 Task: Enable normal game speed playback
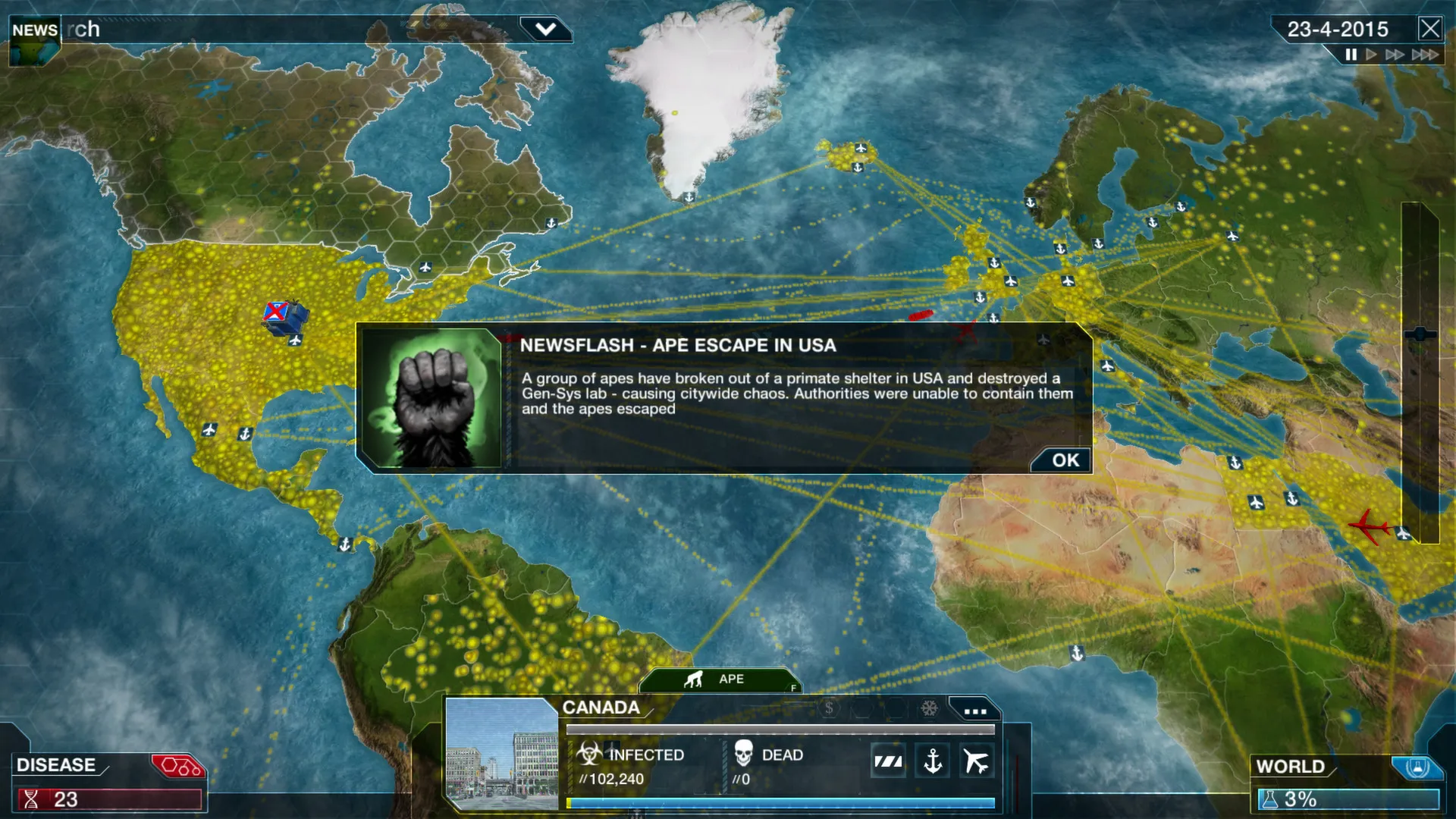(1370, 55)
